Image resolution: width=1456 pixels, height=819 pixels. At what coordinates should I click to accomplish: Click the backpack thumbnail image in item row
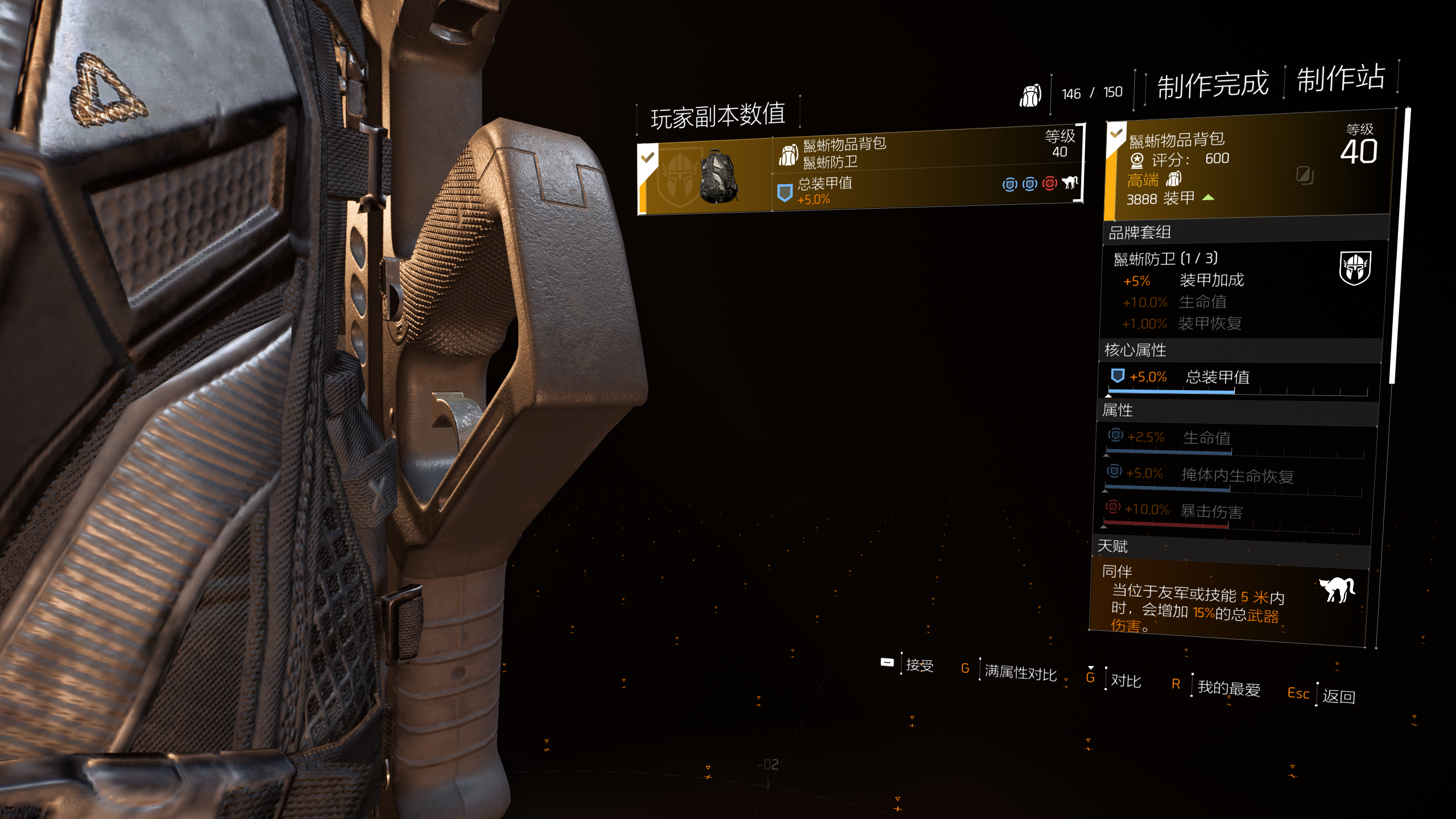click(718, 177)
